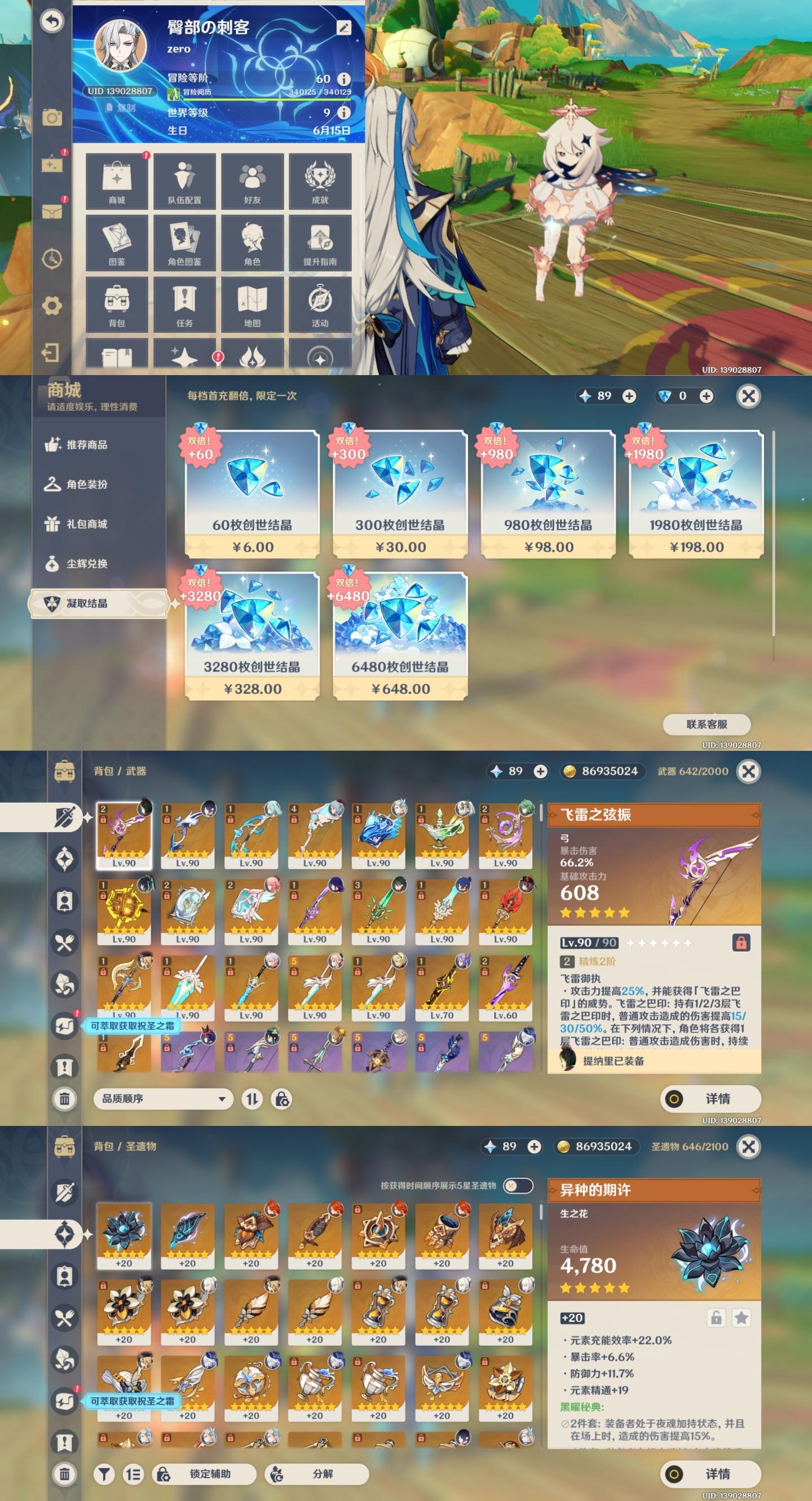Open the 好友 friends menu

click(x=252, y=181)
